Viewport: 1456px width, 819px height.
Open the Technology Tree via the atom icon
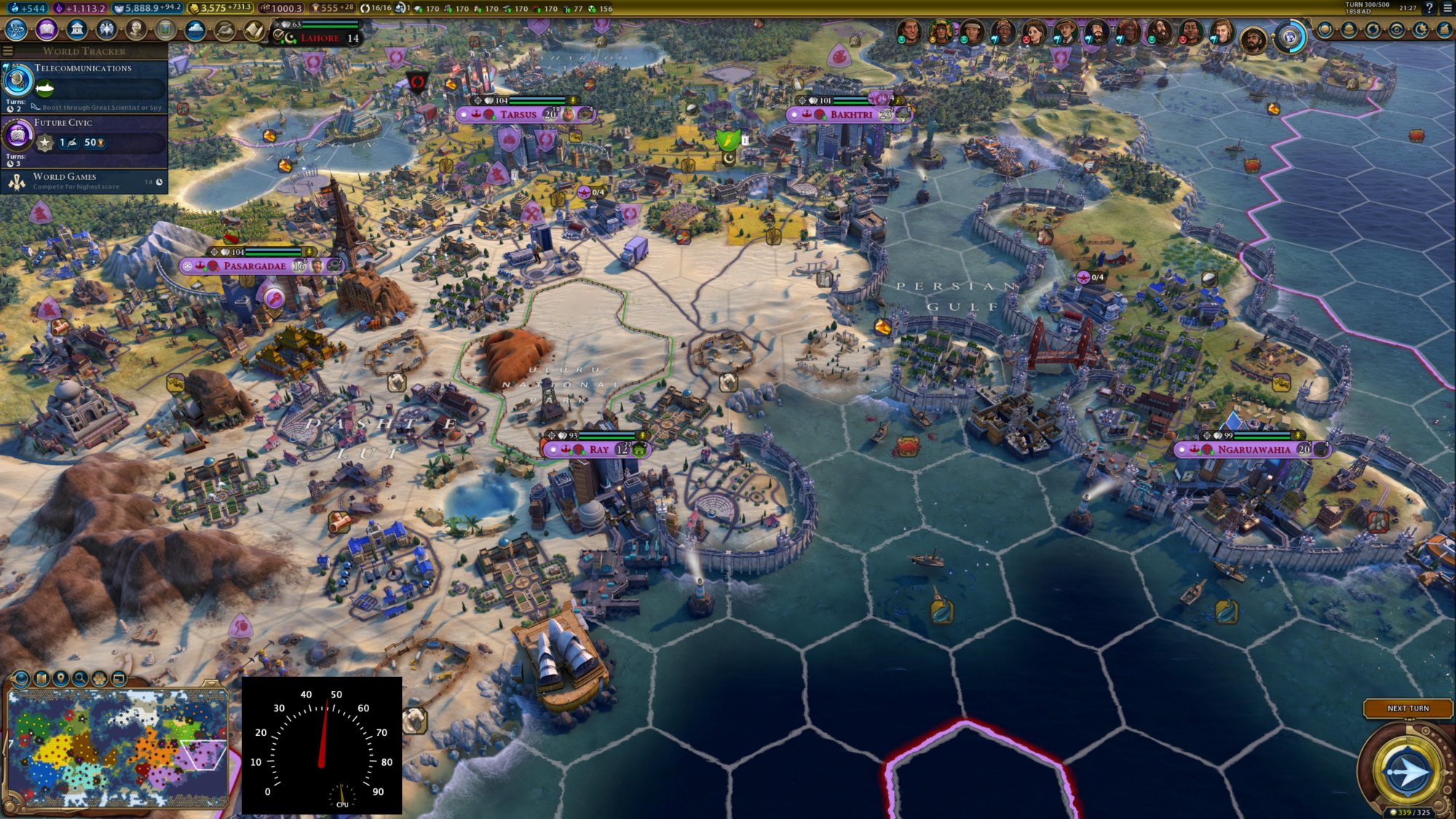(15, 29)
